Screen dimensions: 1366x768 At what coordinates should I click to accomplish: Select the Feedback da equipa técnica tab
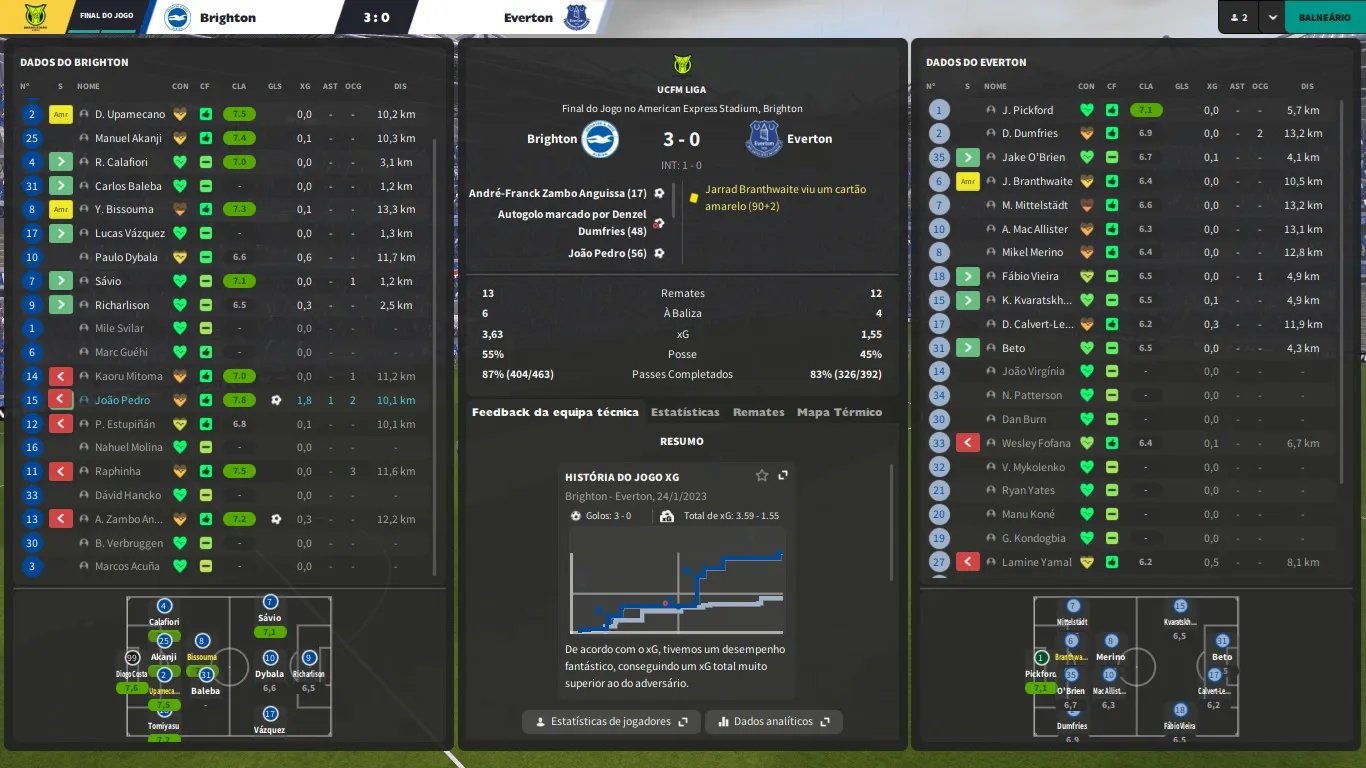[555, 412]
